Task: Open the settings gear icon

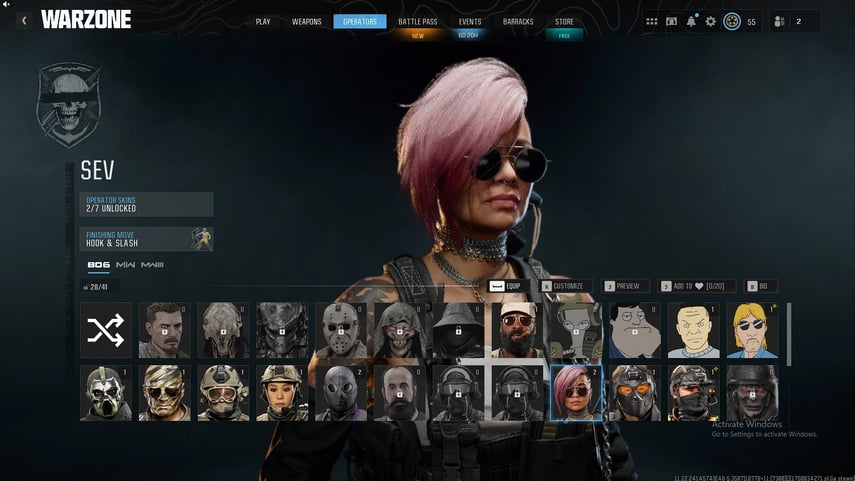Action: pyautogui.click(x=711, y=21)
